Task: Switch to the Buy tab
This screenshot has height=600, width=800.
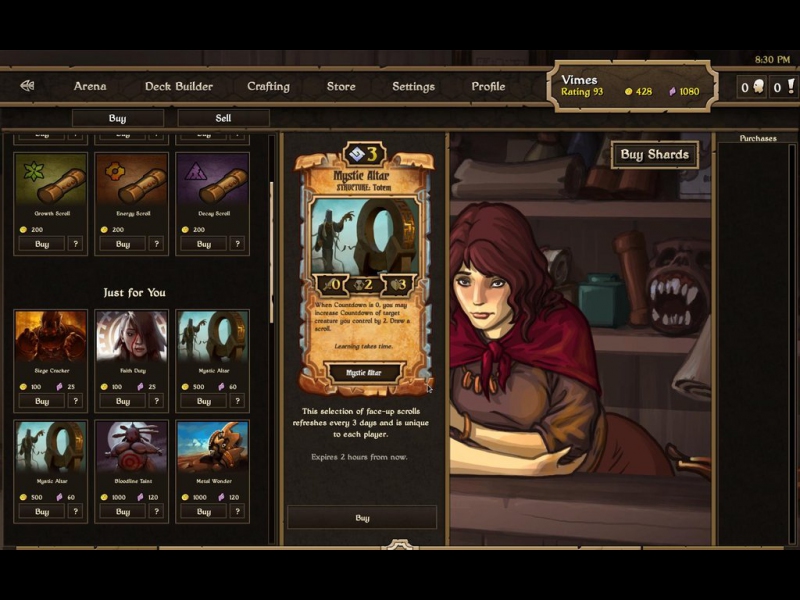Action: tap(117, 118)
